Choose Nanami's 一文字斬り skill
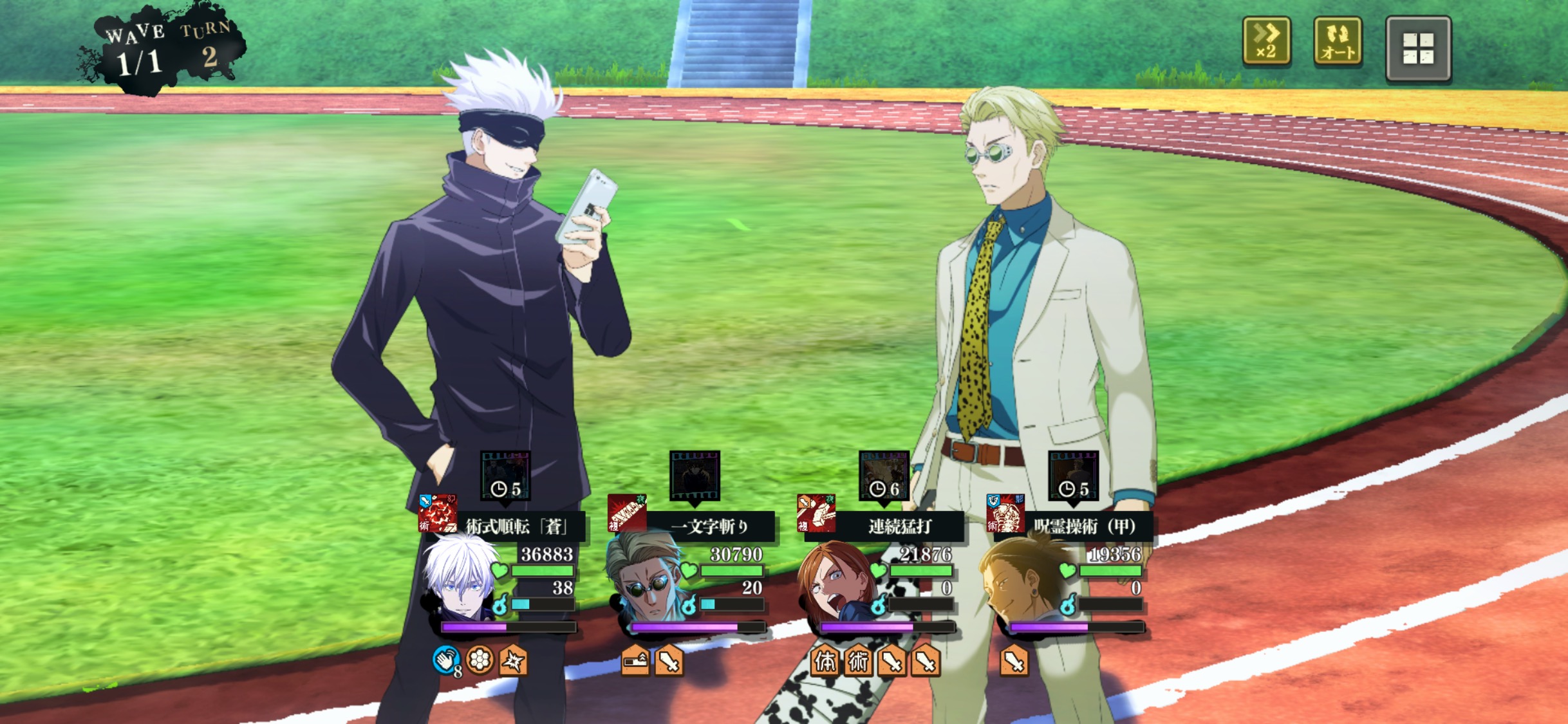Screen dimensions: 1568x724 708,526
